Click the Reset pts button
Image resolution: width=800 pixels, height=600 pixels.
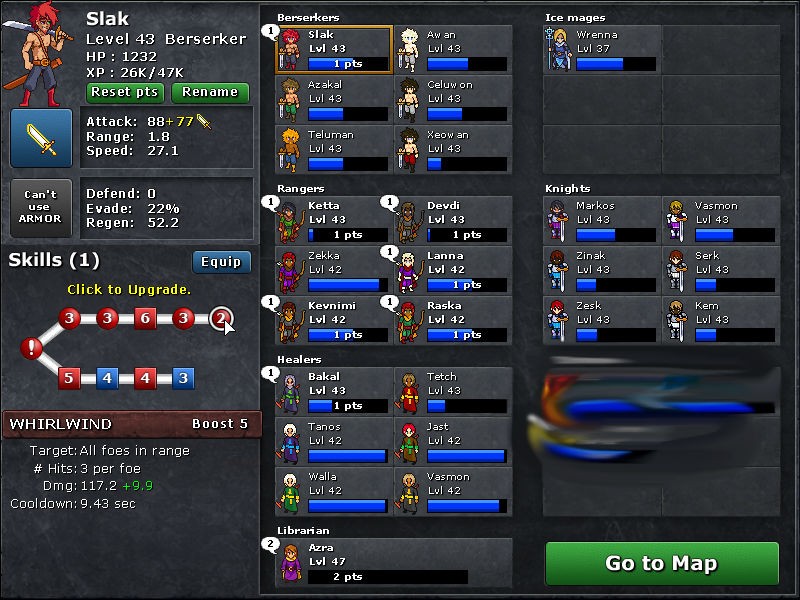pyautogui.click(x=125, y=92)
